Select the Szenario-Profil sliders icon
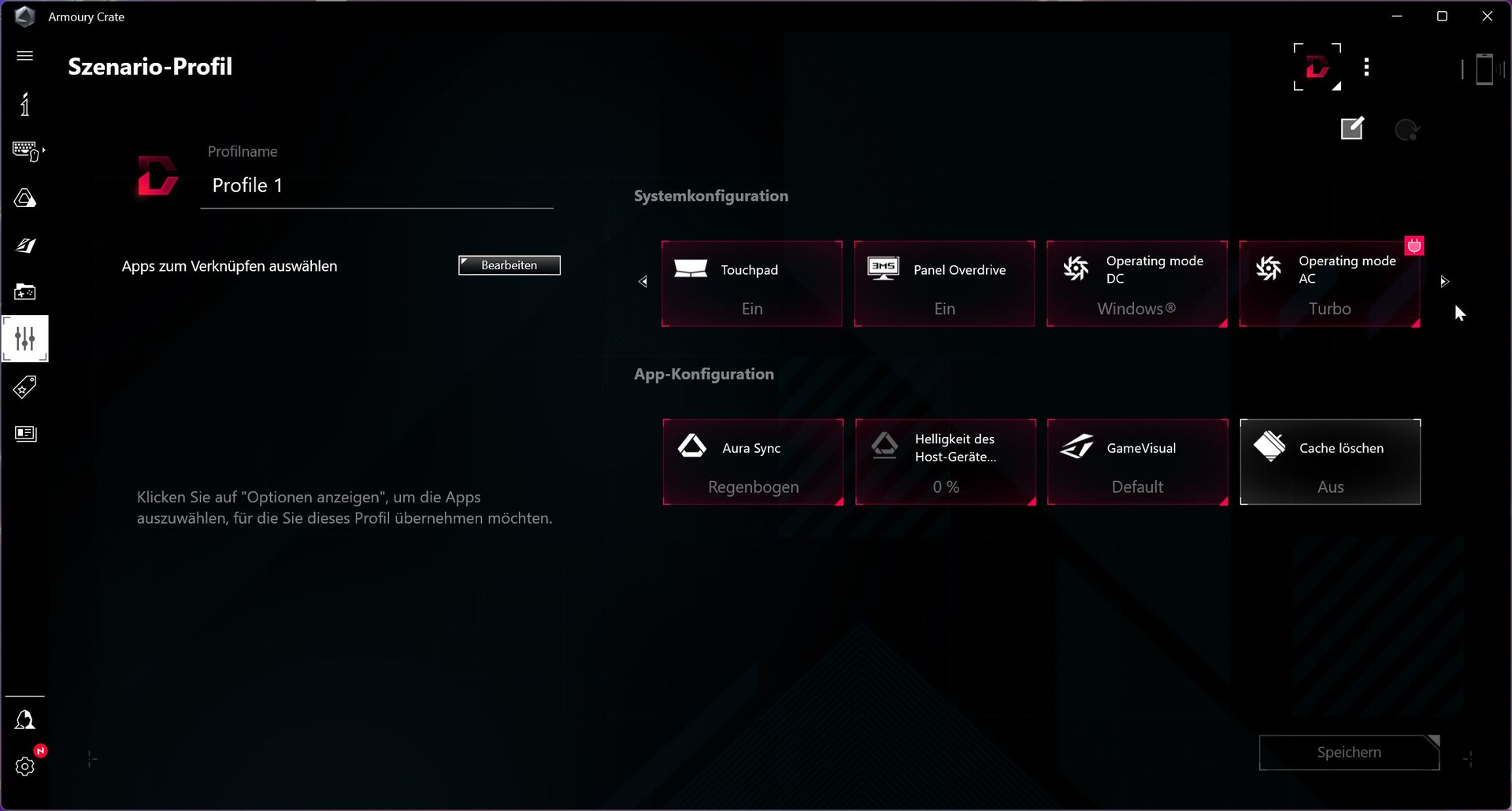This screenshot has height=811, width=1512. 25,339
